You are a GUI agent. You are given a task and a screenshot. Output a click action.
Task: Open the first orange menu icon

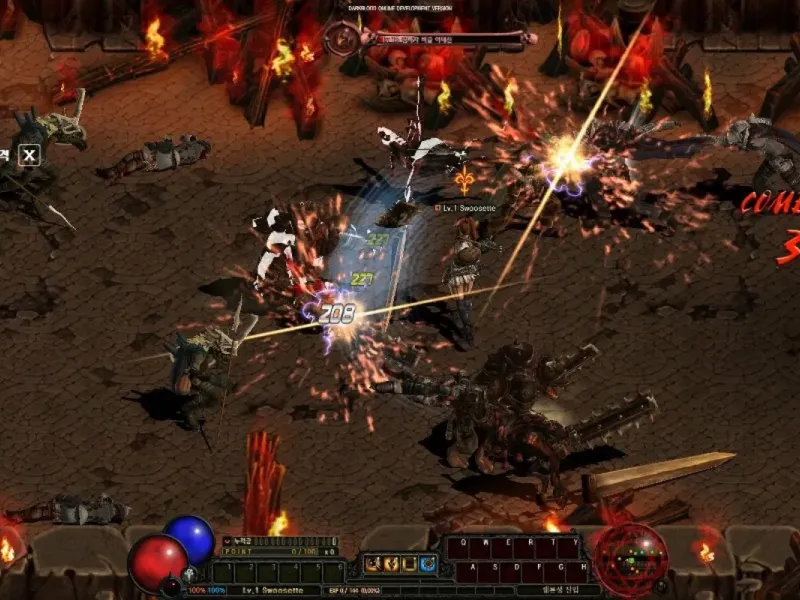click(371, 565)
